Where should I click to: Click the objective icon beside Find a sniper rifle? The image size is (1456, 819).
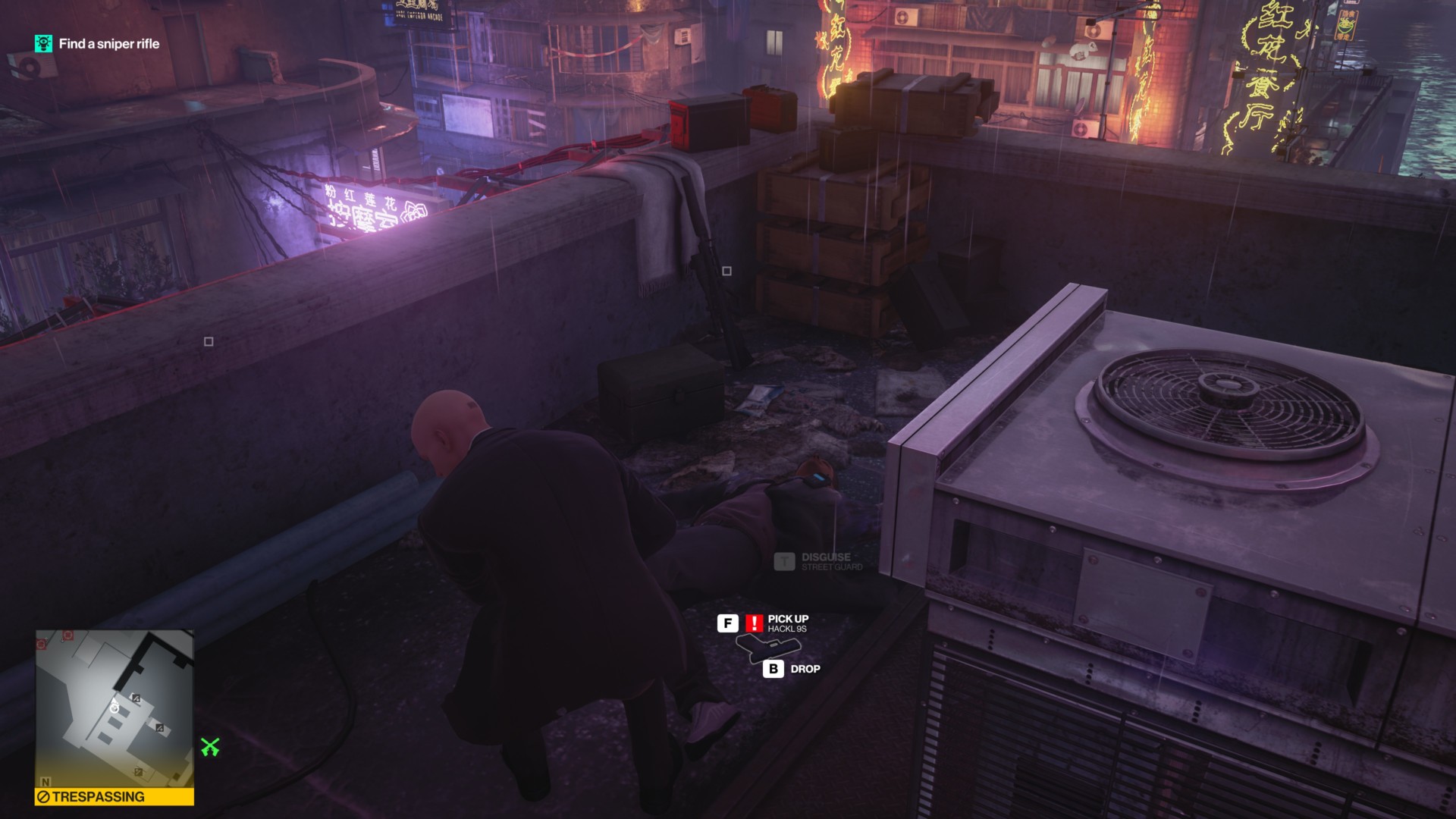[x=42, y=45]
